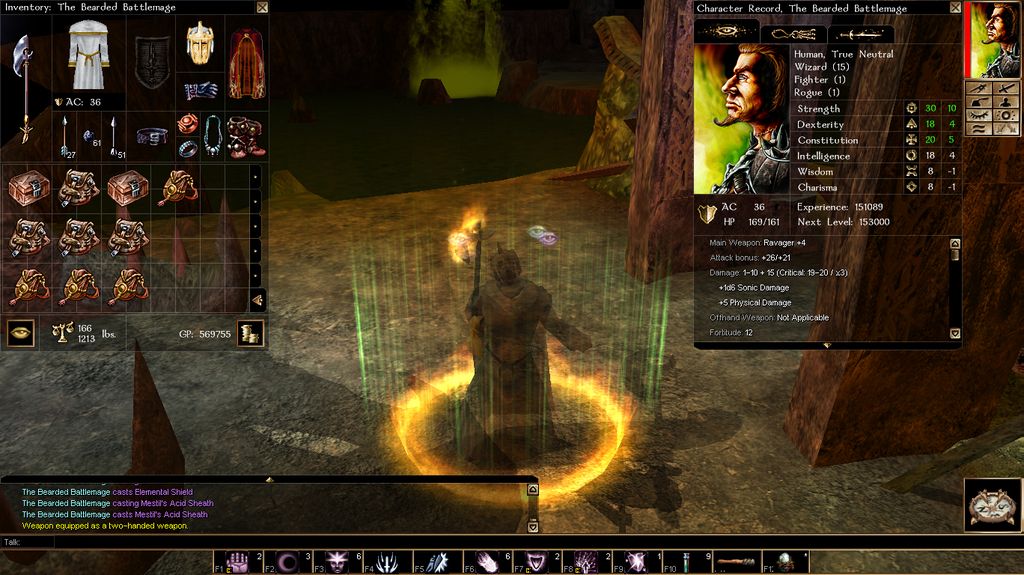Image resolution: width=1024 pixels, height=575 pixels.
Task: Open the sword tab in Character Record
Action: click(861, 33)
